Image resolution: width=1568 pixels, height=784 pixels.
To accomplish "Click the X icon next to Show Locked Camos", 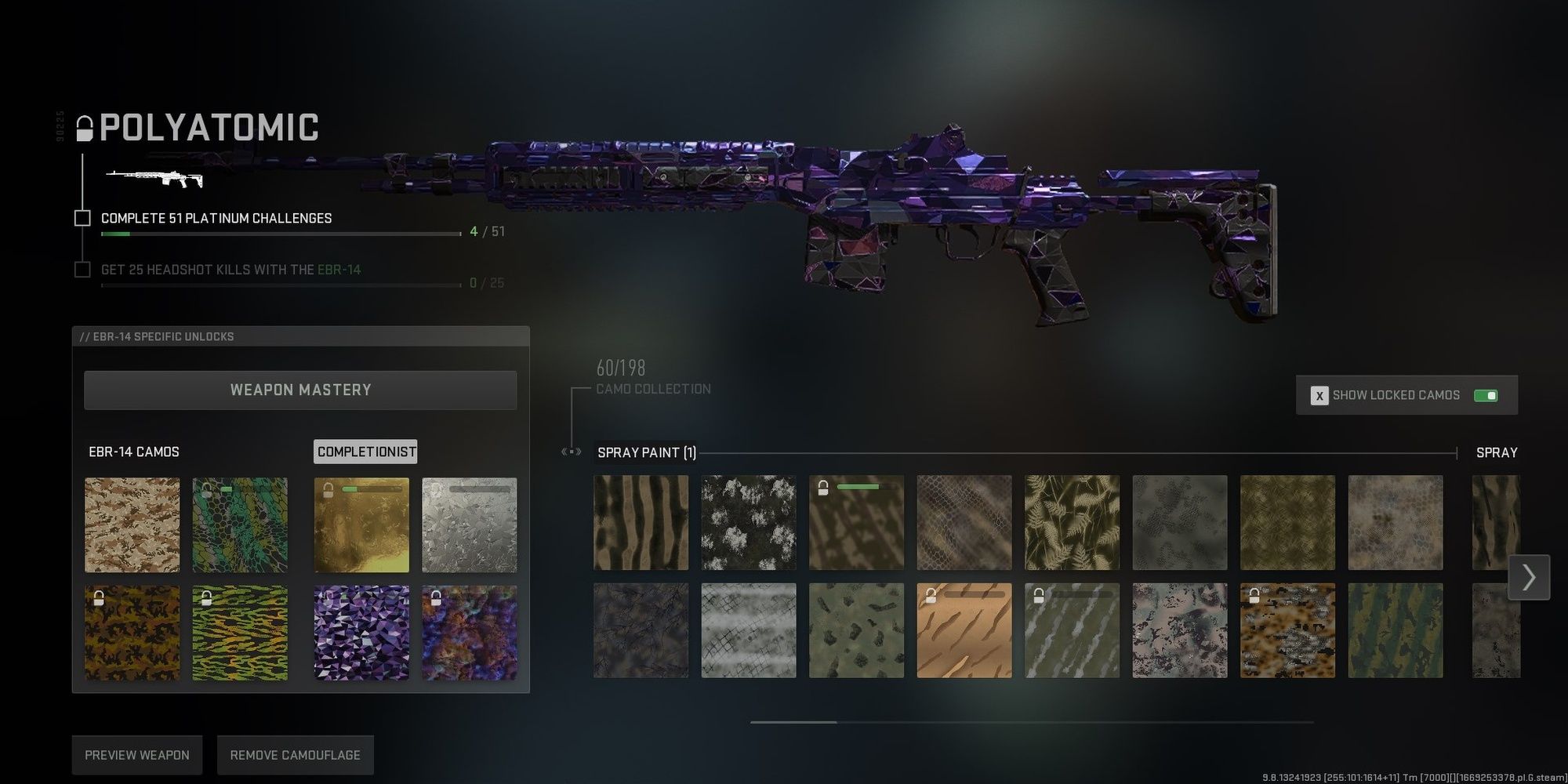I will click(1319, 395).
